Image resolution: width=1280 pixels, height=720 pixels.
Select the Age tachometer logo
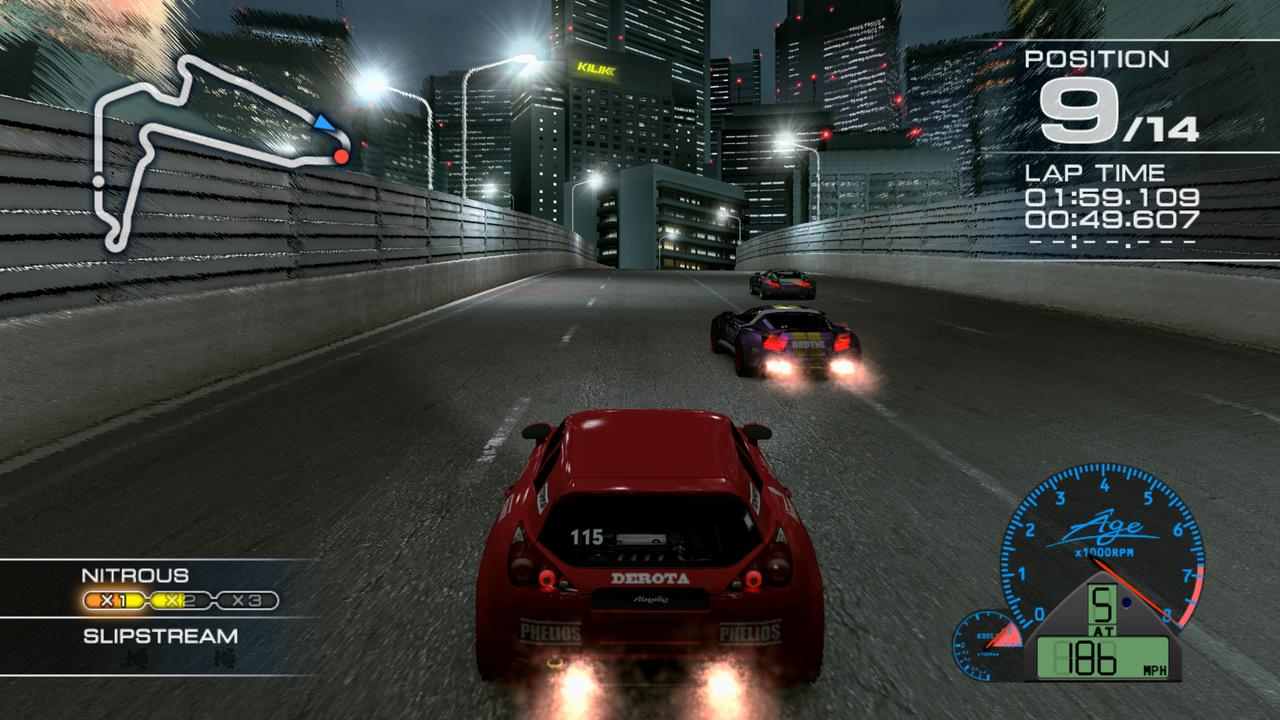click(x=1106, y=527)
